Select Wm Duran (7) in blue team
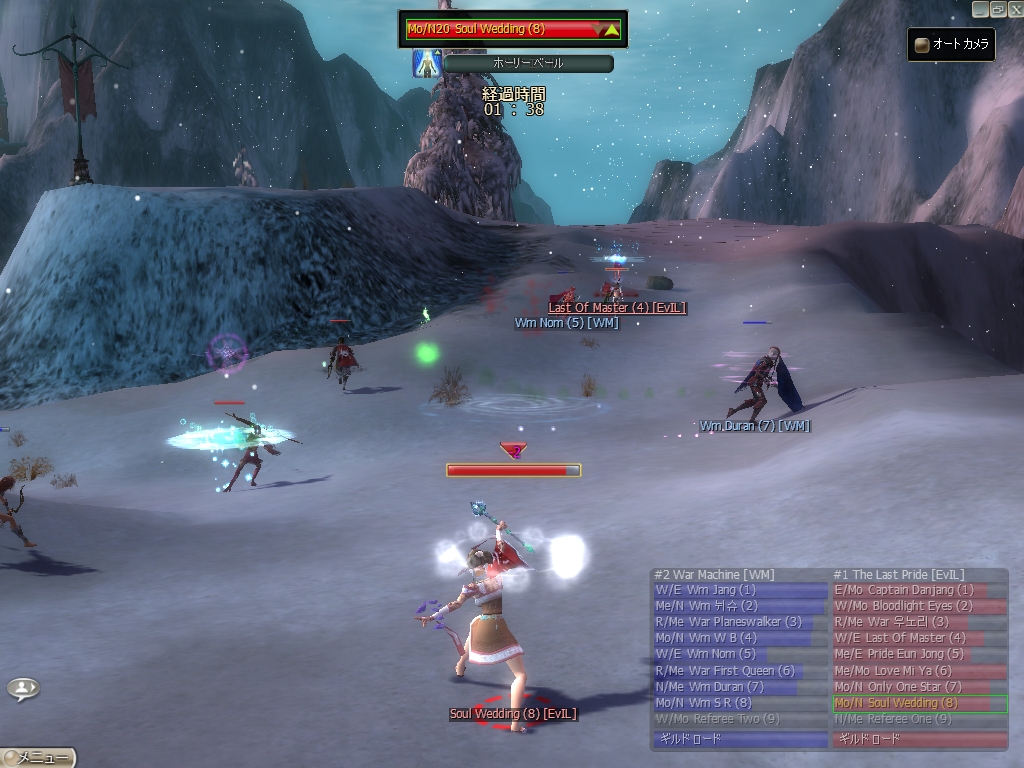 click(739, 687)
